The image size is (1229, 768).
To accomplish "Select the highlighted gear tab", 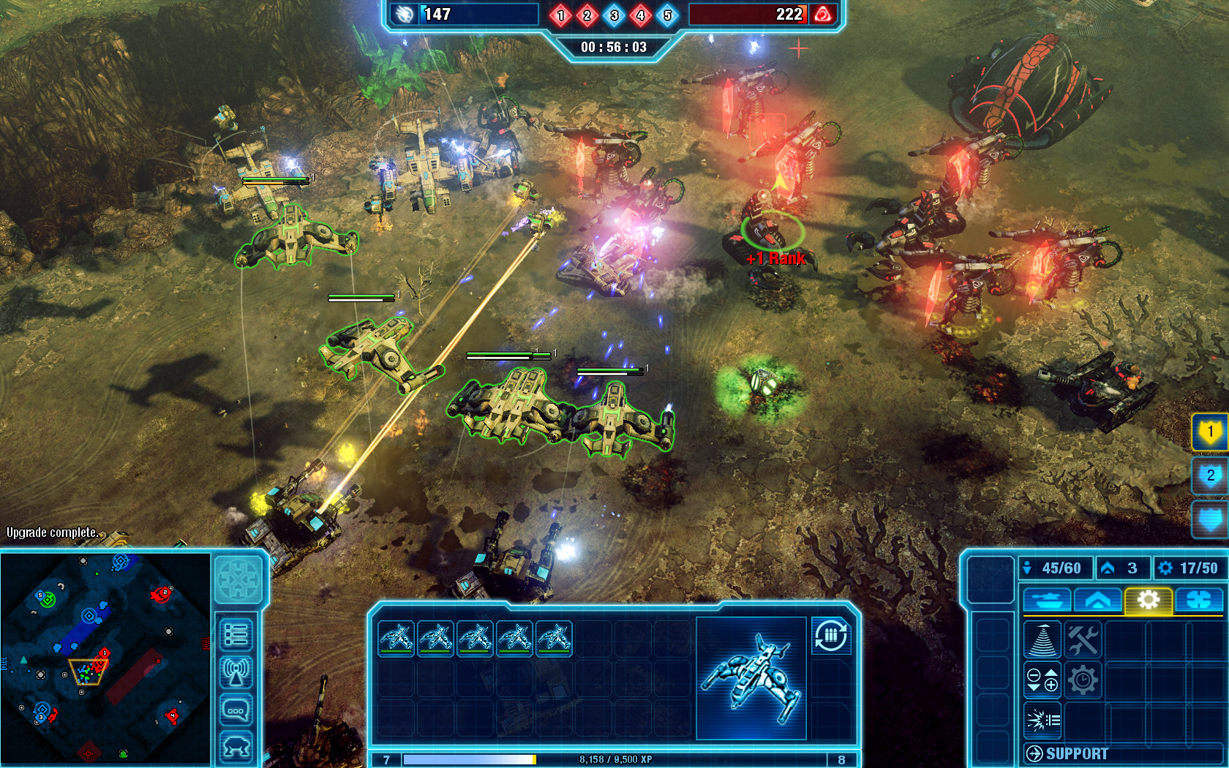I will coord(1148,600).
